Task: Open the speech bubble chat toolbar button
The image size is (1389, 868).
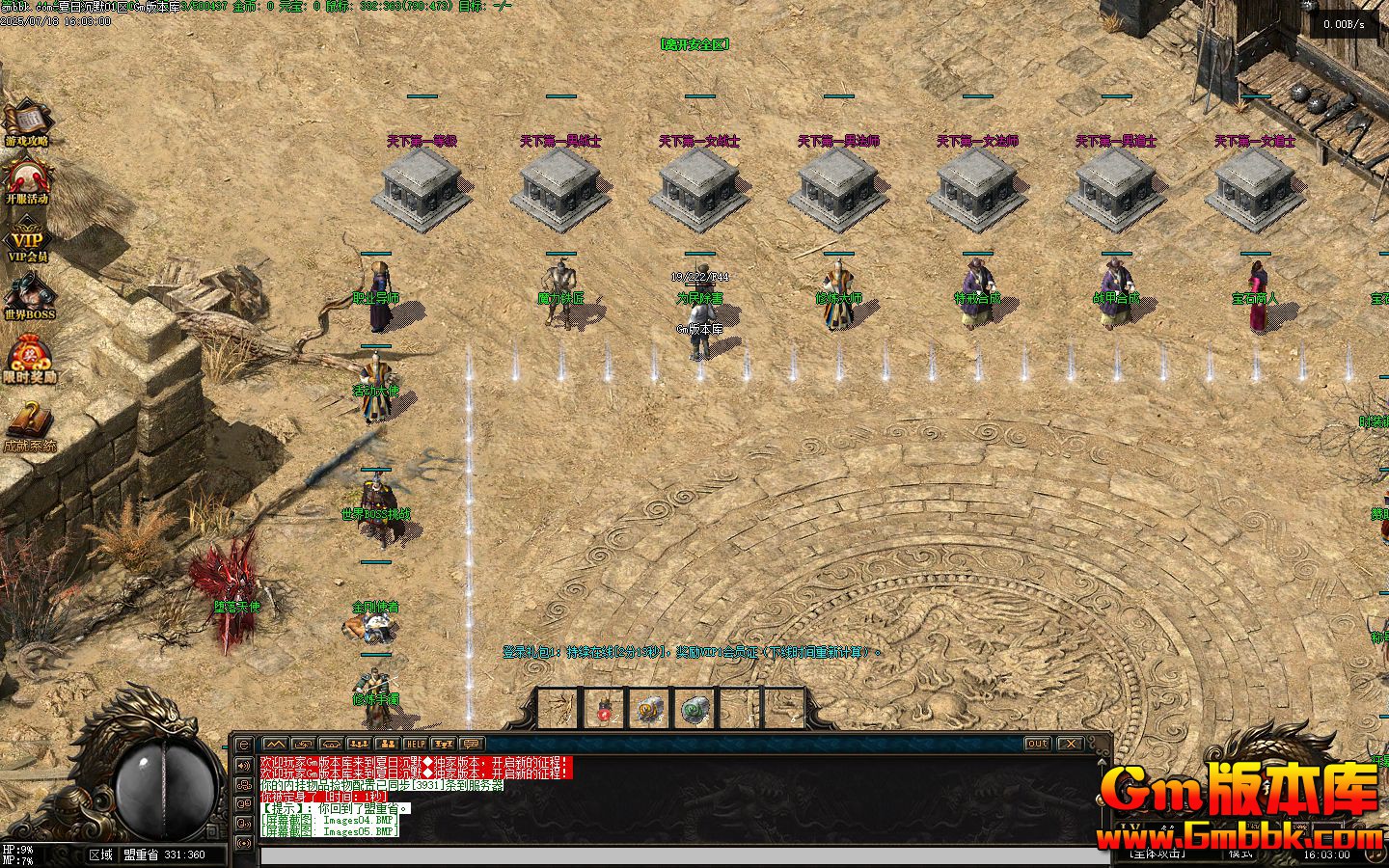Action: coord(471,744)
